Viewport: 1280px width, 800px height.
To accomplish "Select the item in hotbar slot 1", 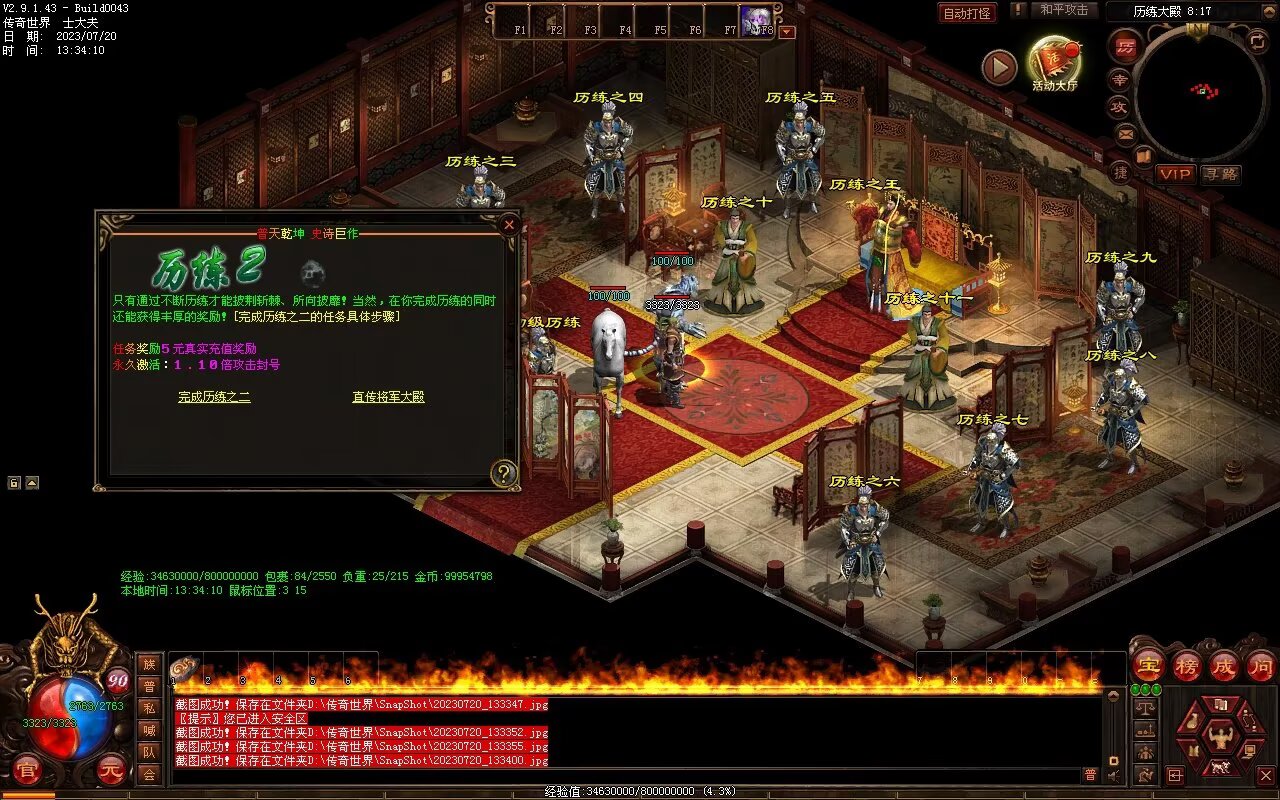I will 185,669.
